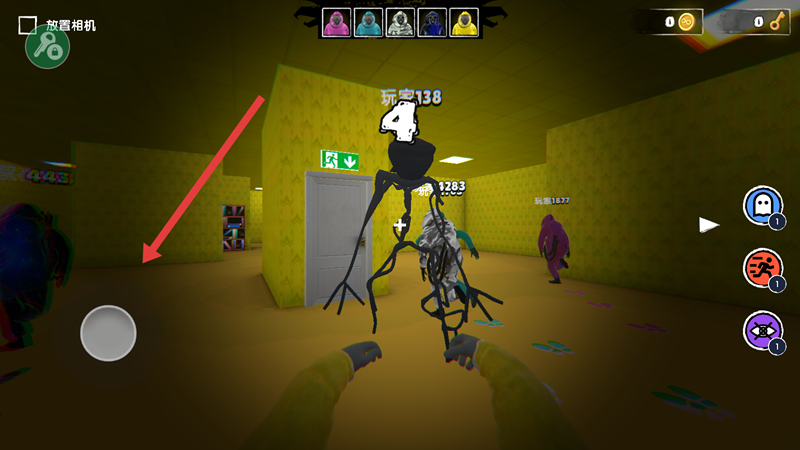Choose the white hazmat character portrait
Screen dimensions: 800x450
[399, 22]
